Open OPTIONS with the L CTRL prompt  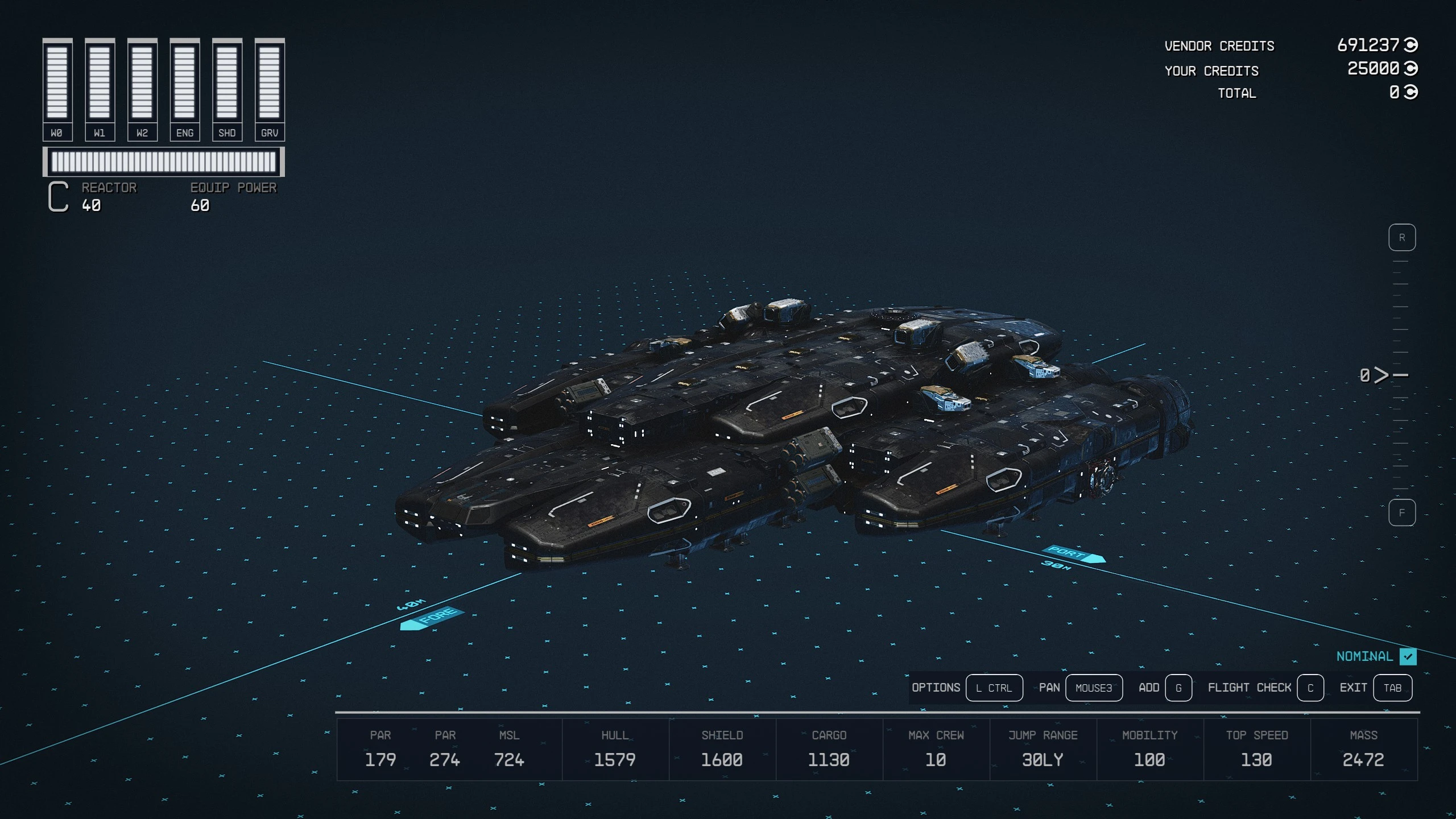pyautogui.click(x=995, y=688)
